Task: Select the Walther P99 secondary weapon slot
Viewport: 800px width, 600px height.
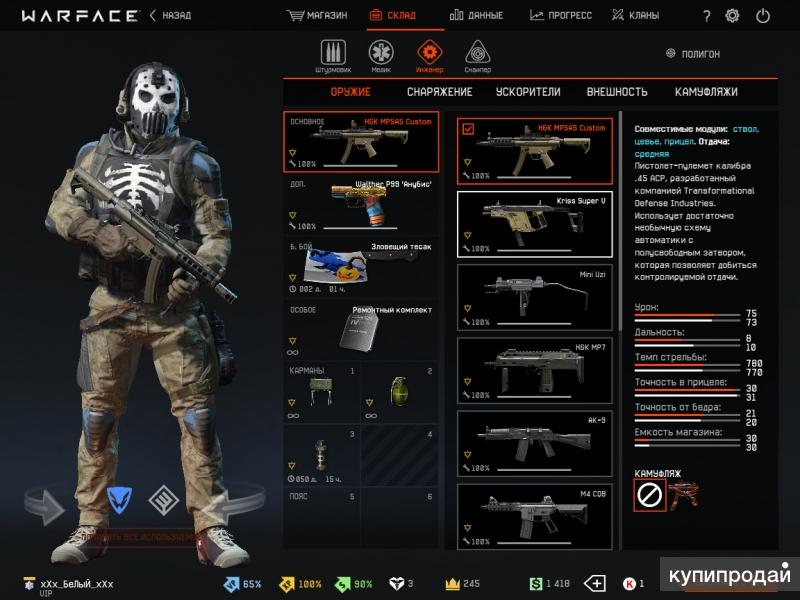Action: [361, 204]
